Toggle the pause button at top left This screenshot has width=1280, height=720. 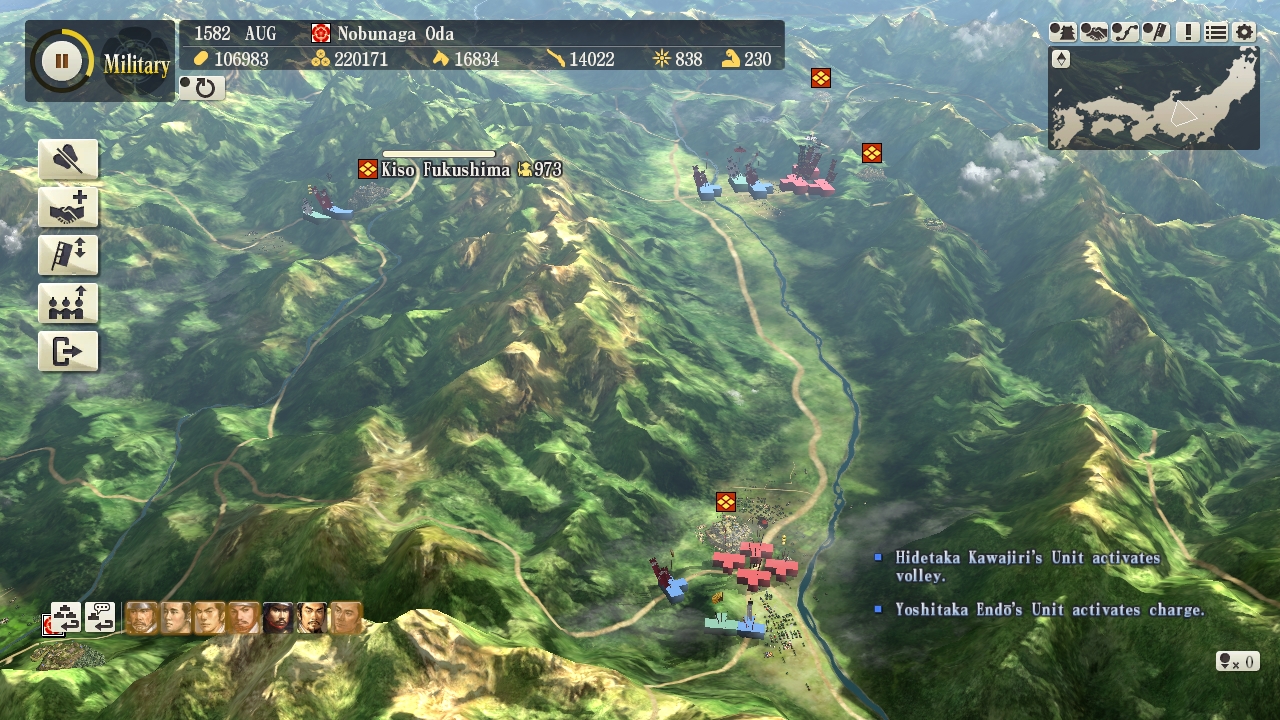tap(61, 60)
